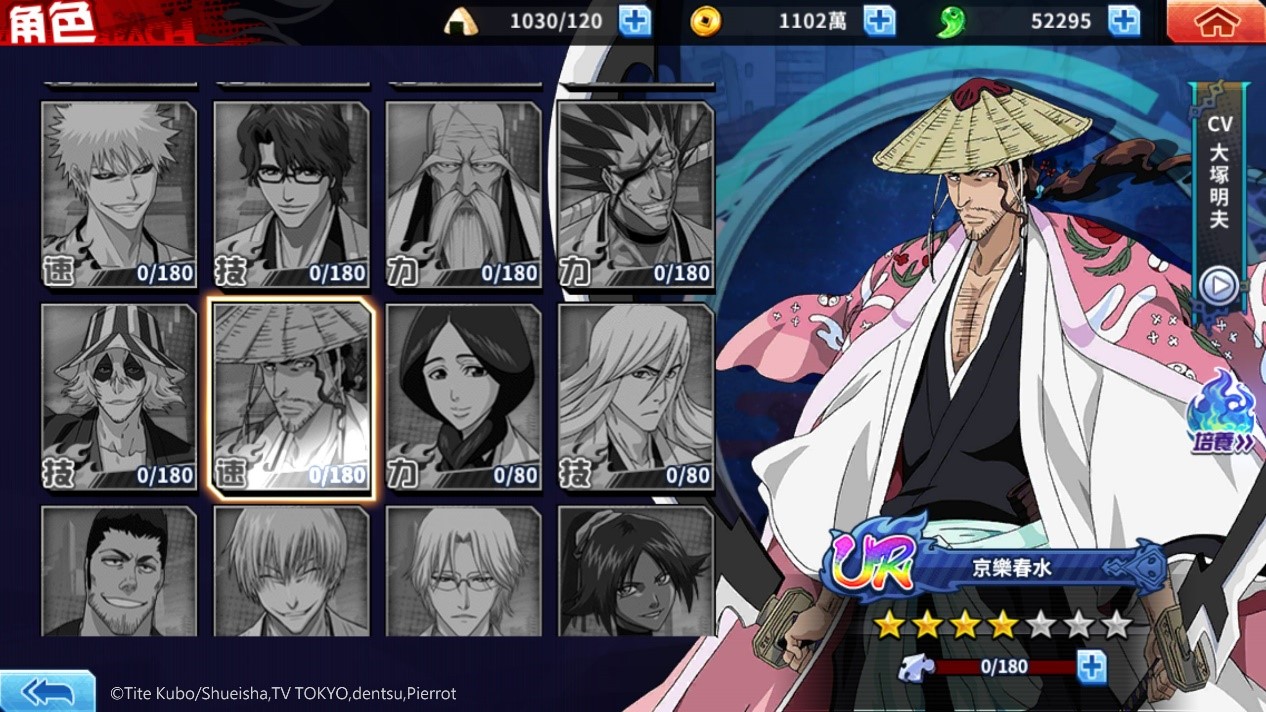
Task: Select the Ichigo spiky-hair portrait
Action: tap(119, 195)
